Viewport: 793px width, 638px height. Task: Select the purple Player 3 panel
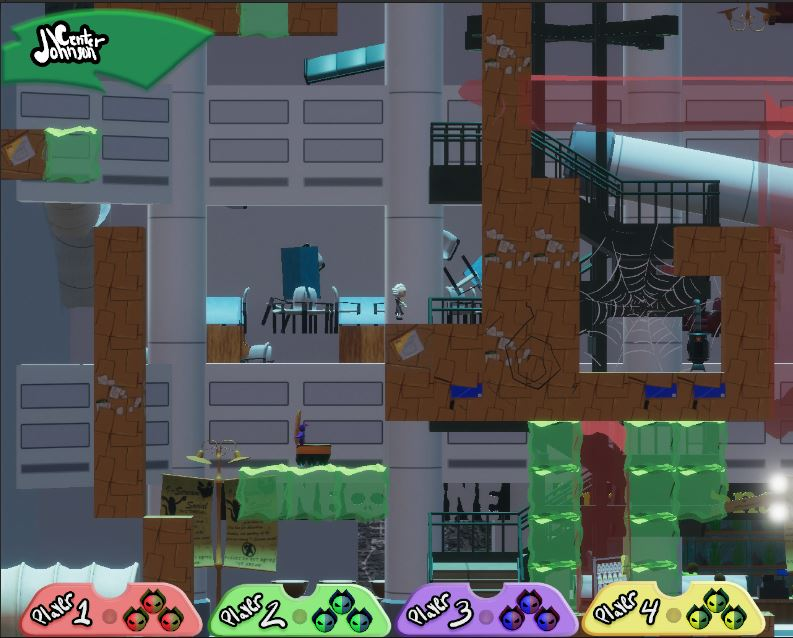tap(484, 610)
